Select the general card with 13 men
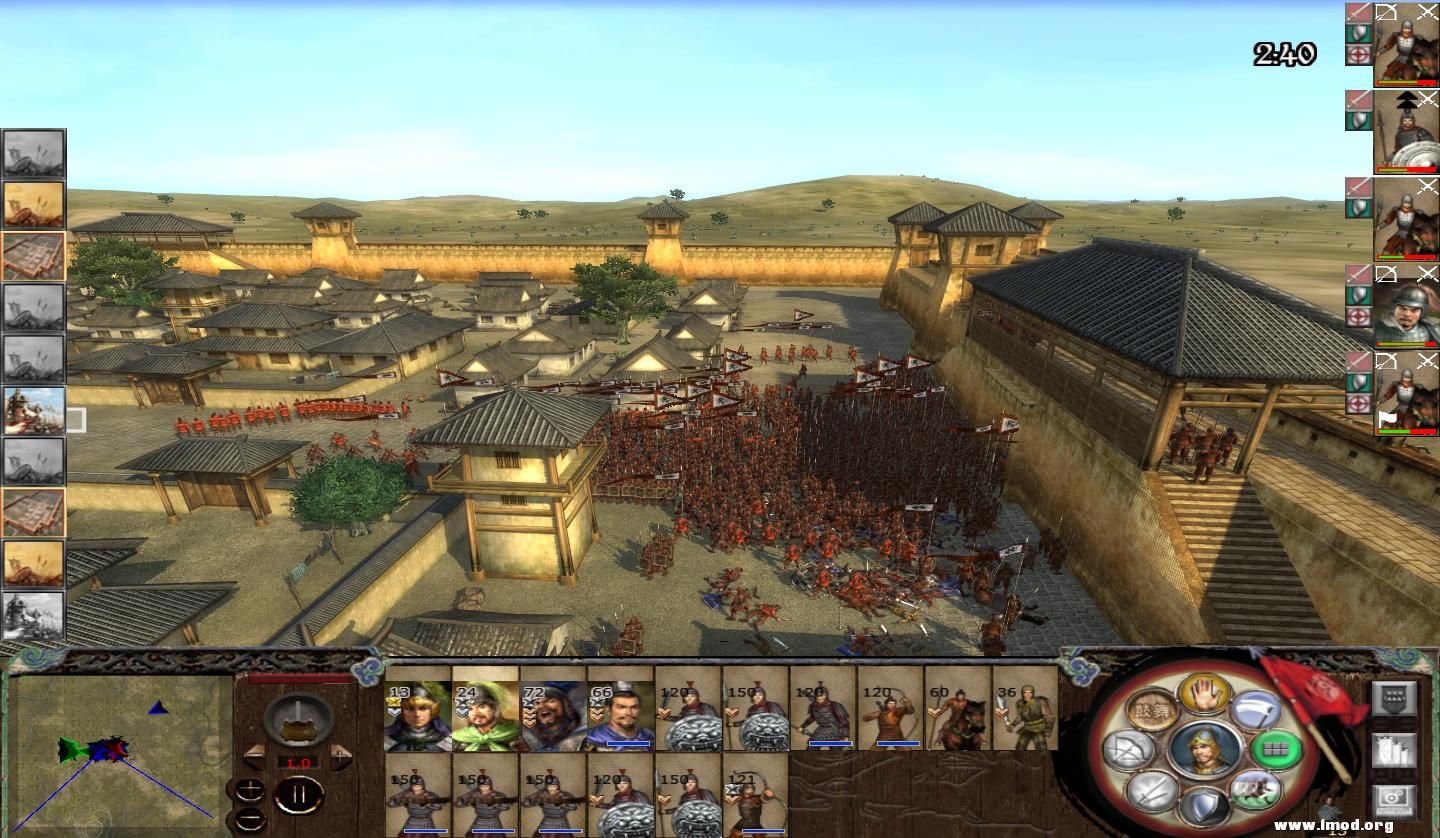 point(418,715)
